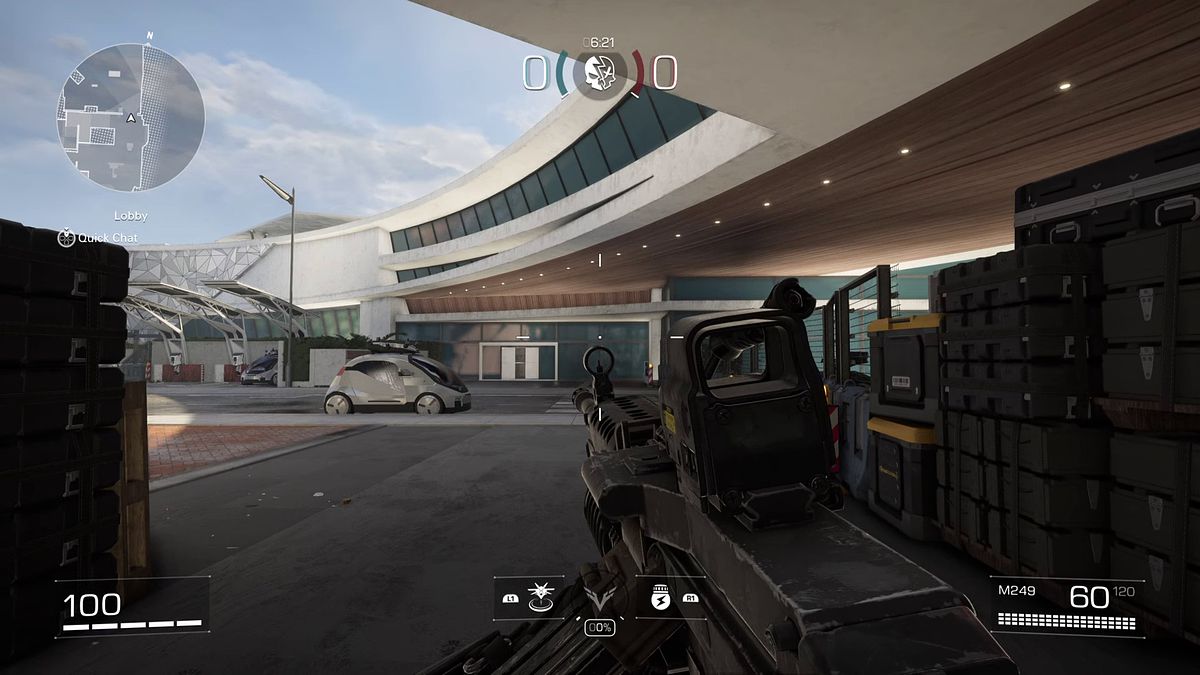Use the lightning bolt grenade

659,597
